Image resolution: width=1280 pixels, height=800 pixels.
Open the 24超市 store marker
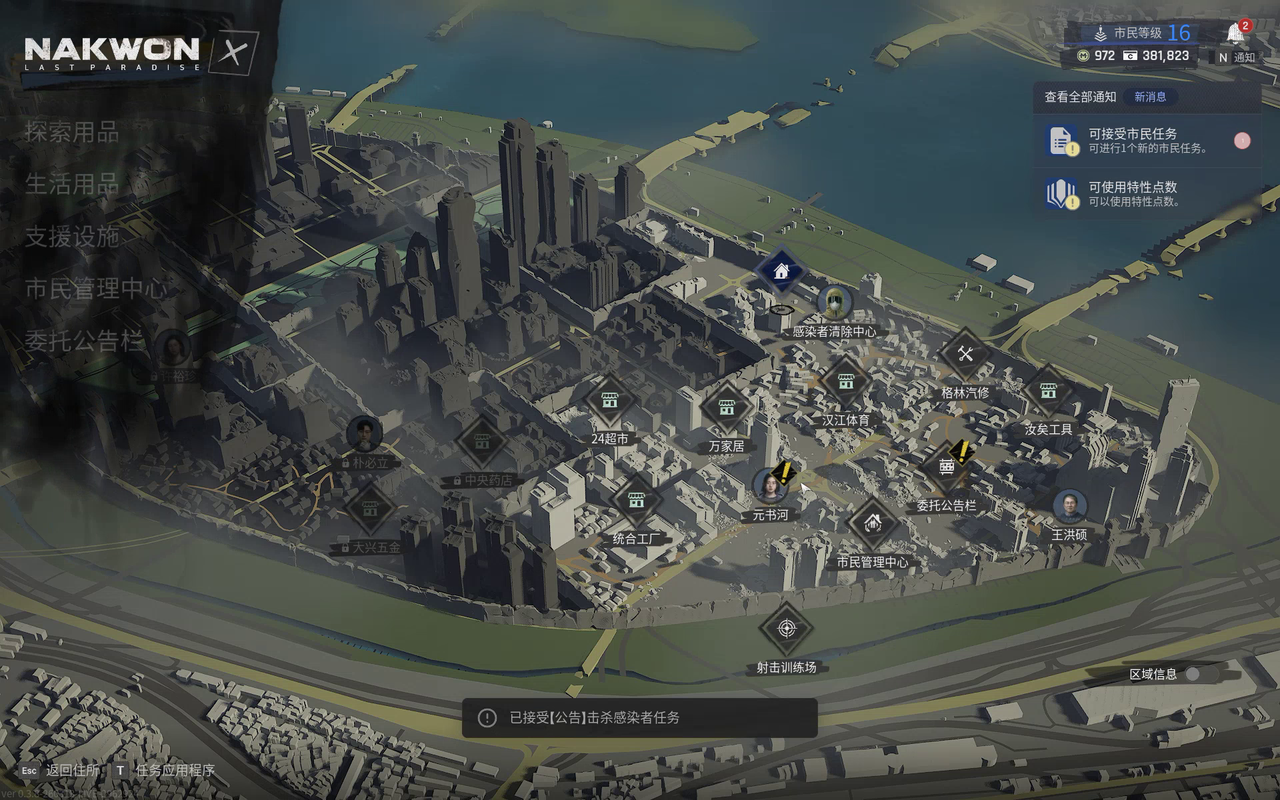[610, 401]
